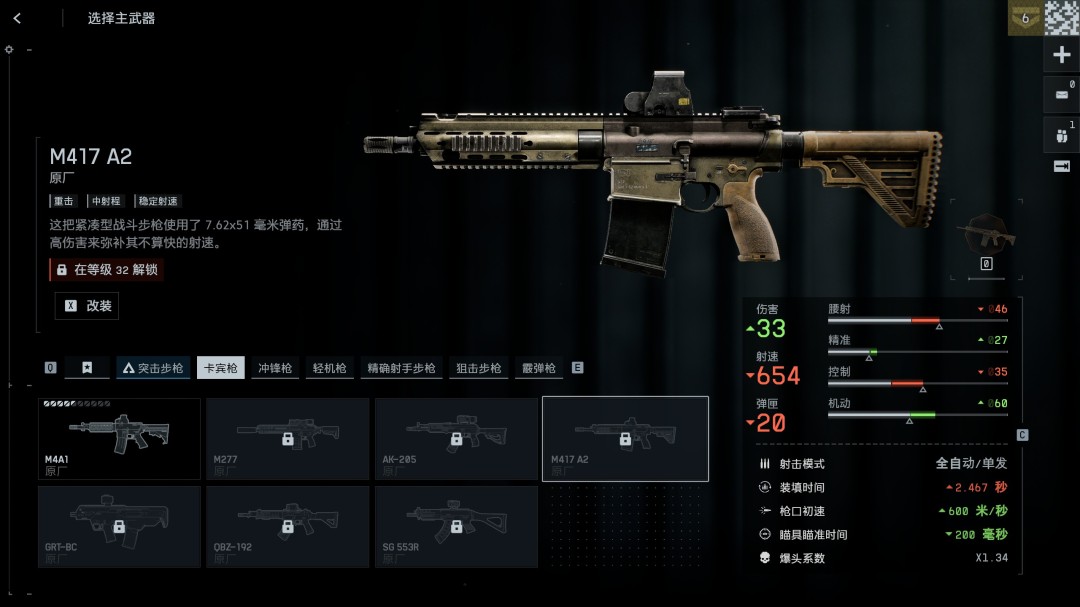Open the bookmark favorites tab
The height and width of the screenshot is (607, 1080).
point(87,368)
